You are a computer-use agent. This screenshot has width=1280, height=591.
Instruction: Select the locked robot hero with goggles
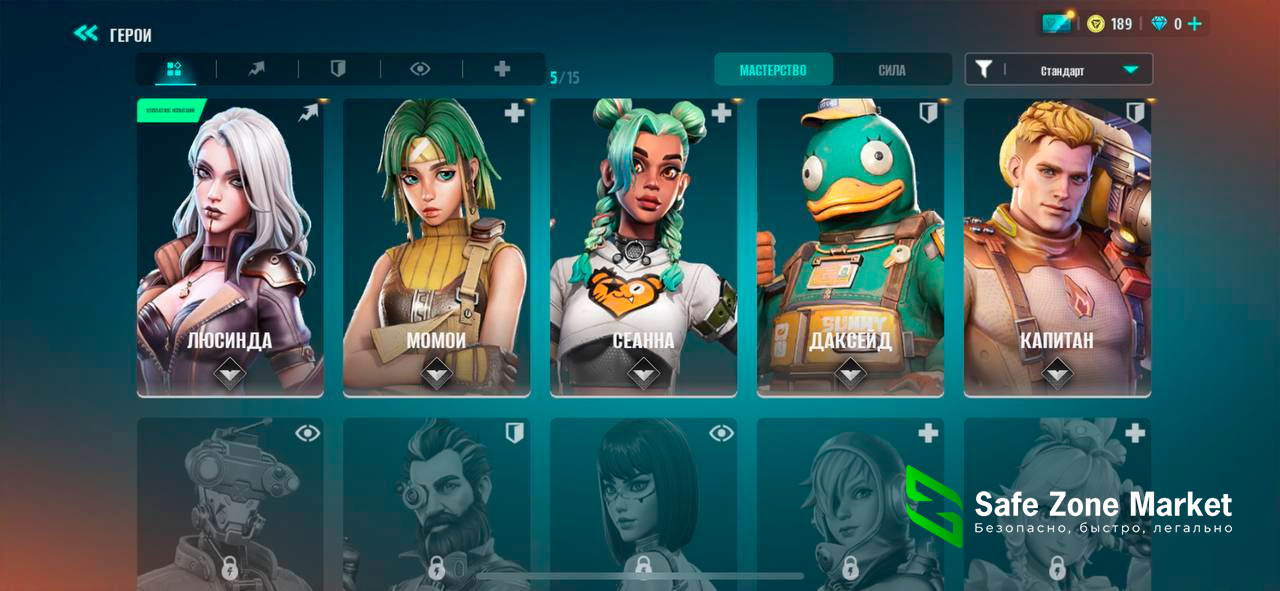[230, 505]
